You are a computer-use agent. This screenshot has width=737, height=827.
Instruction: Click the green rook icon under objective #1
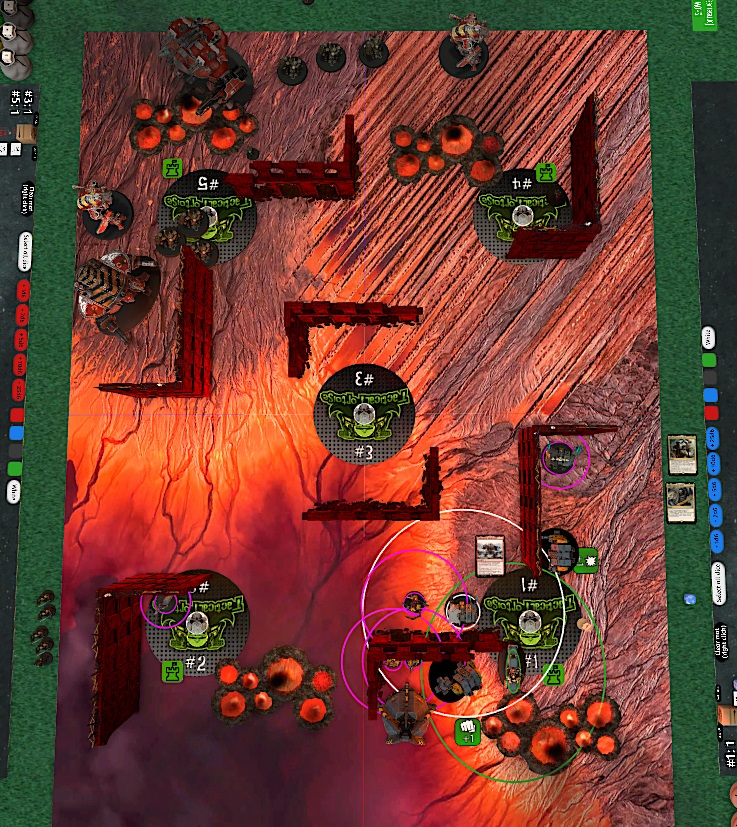(x=554, y=676)
